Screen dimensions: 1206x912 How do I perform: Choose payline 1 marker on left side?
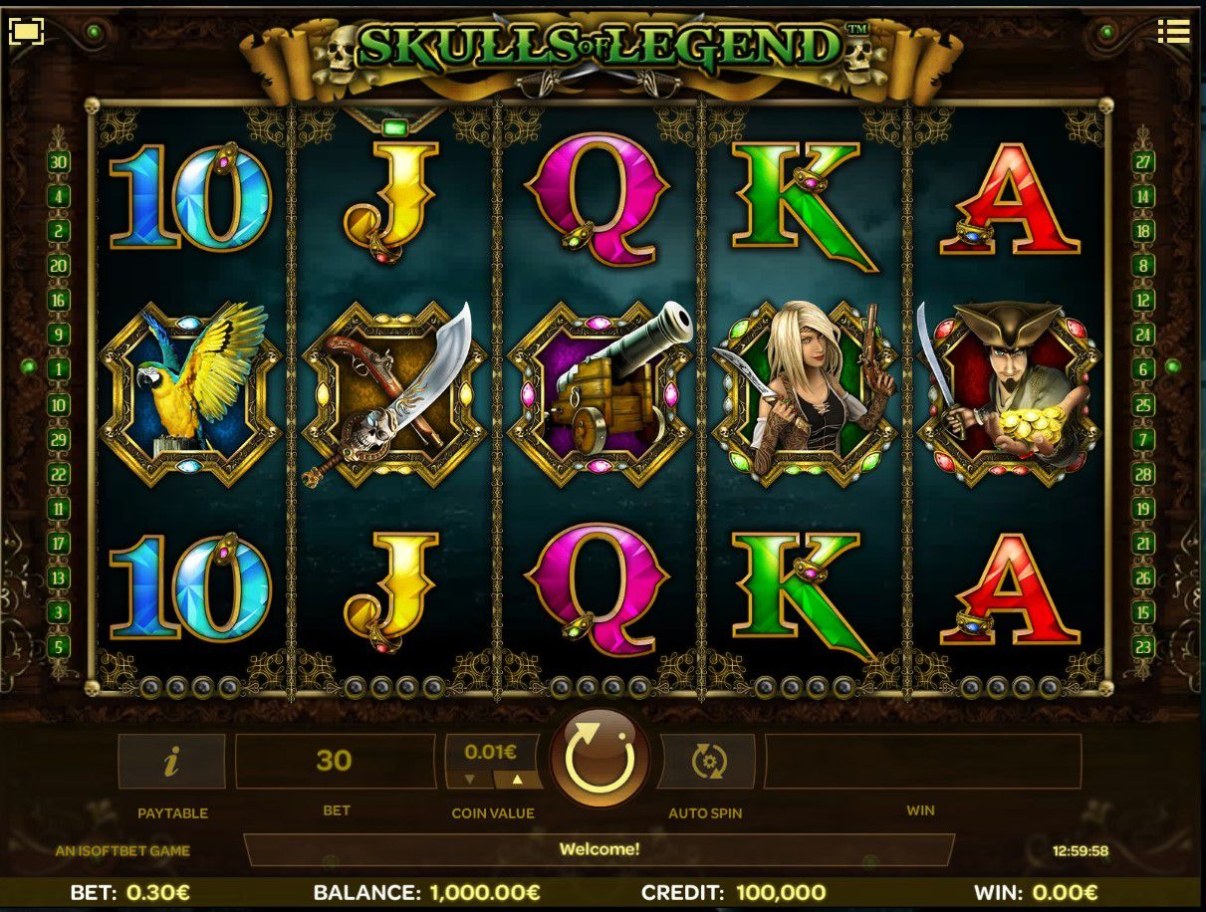coord(59,370)
